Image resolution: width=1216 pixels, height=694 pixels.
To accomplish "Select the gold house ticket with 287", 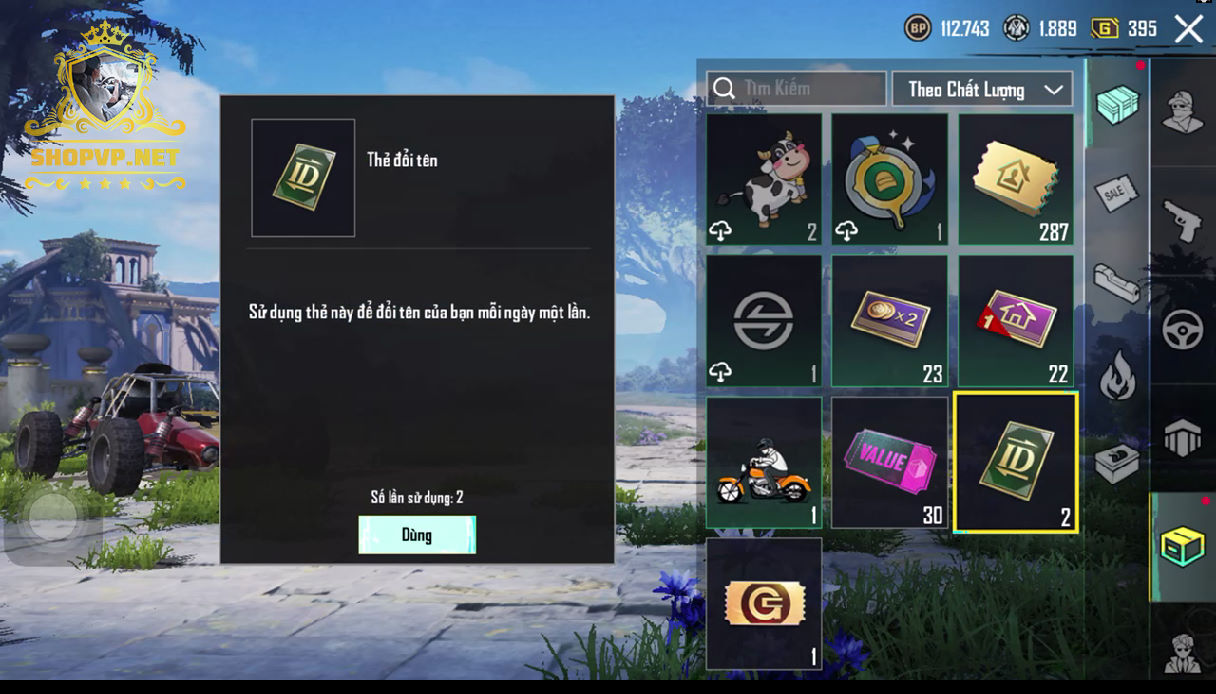I will (1016, 179).
